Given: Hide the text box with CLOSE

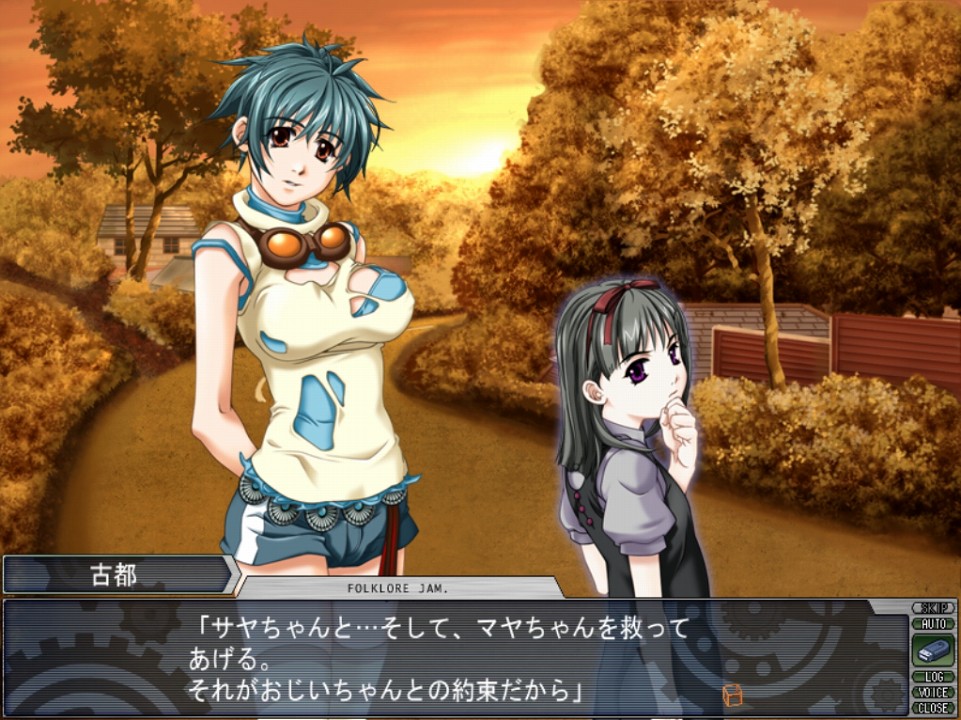Looking at the screenshot, I should coord(931,707).
